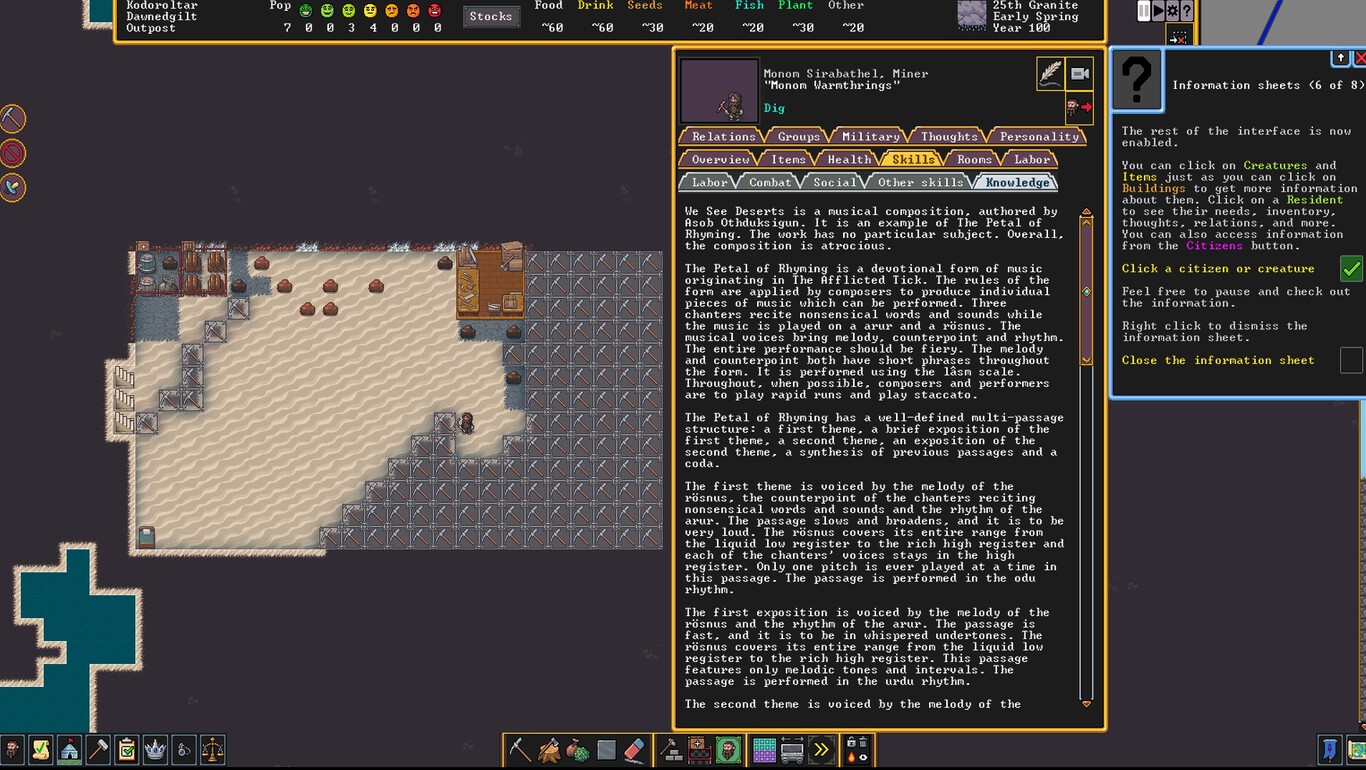Click the pause game button
Viewport: 1366px width, 770px height.
coord(1144,11)
